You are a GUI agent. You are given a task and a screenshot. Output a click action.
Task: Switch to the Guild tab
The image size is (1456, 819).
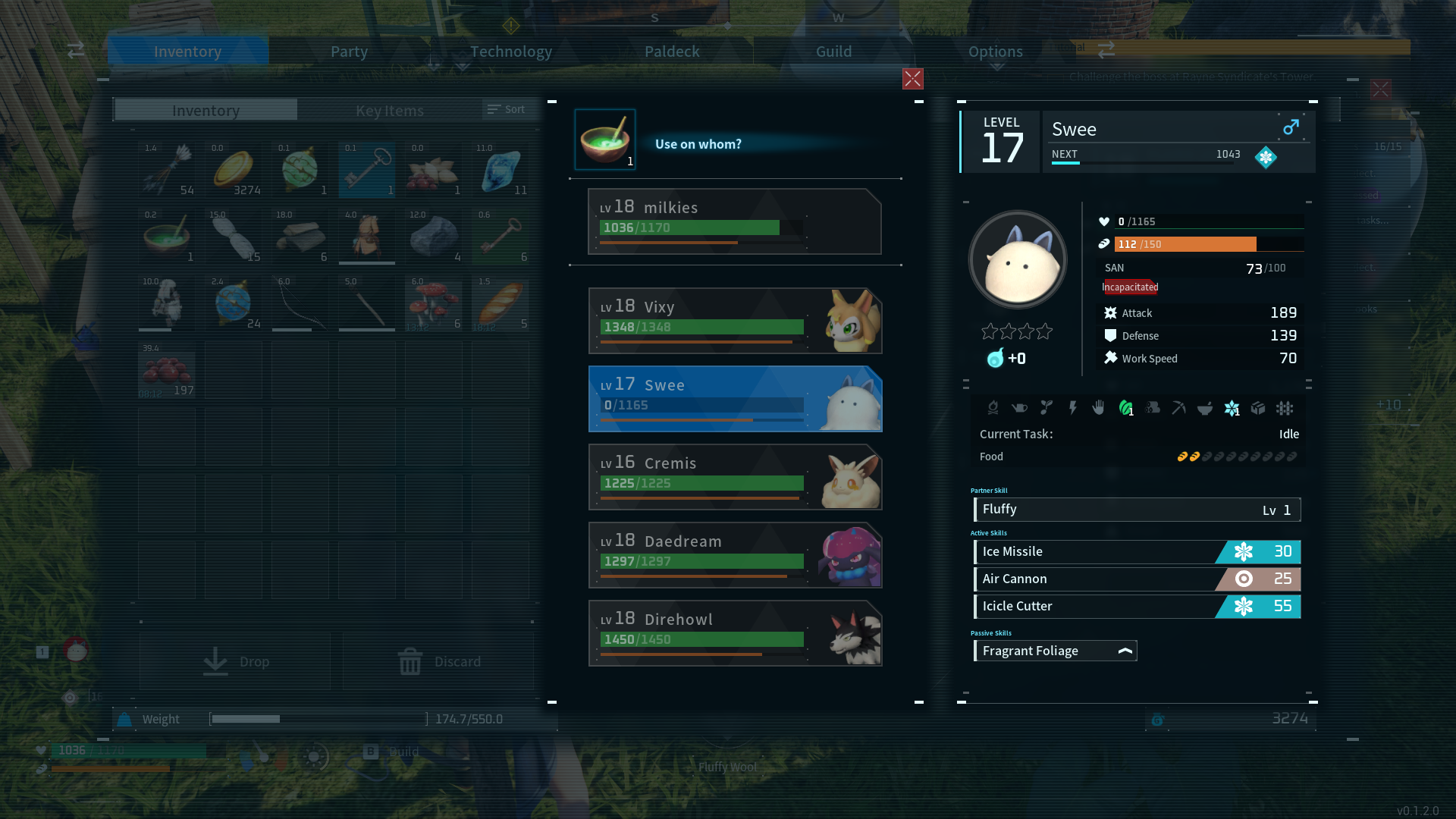pos(833,52)
